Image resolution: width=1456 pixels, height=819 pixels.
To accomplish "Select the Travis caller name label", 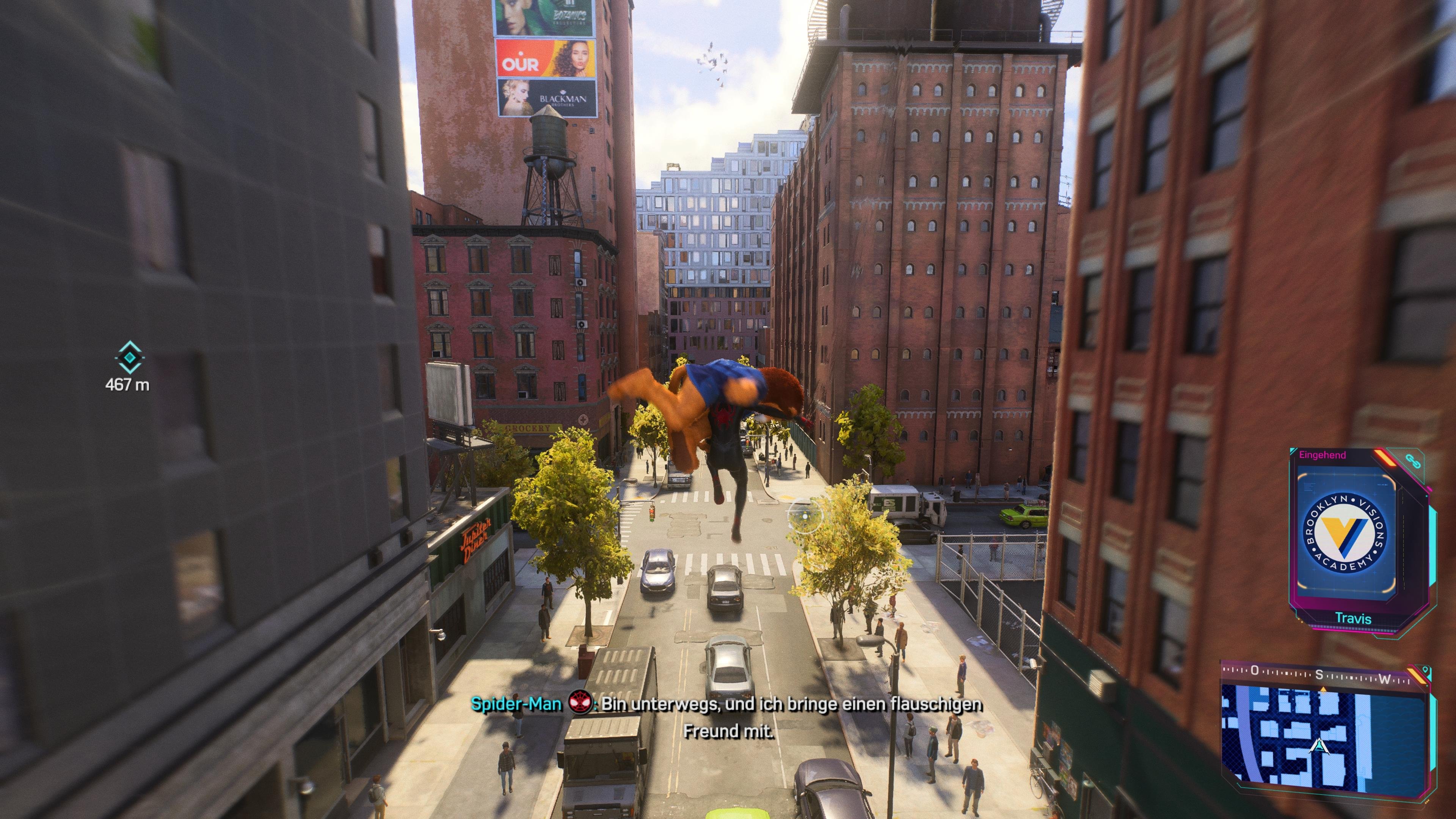I will point(1354,618).
